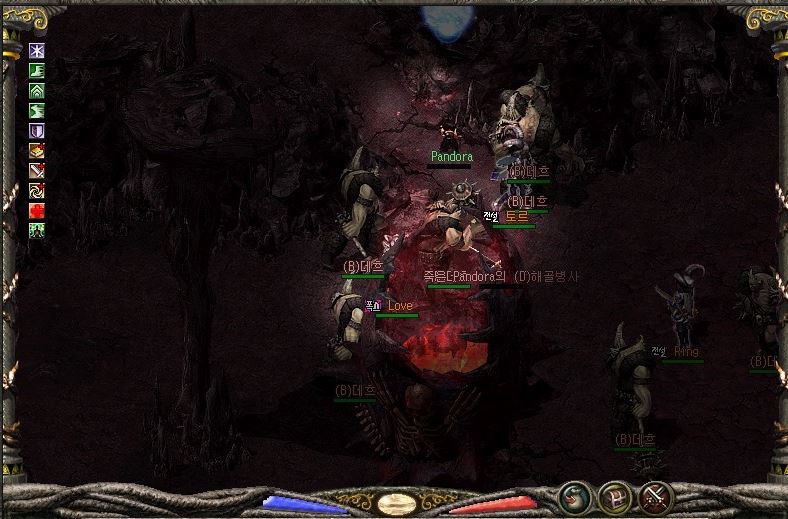Open the treasure chest inventory button
Screen dimensions: 788x519
613,496
